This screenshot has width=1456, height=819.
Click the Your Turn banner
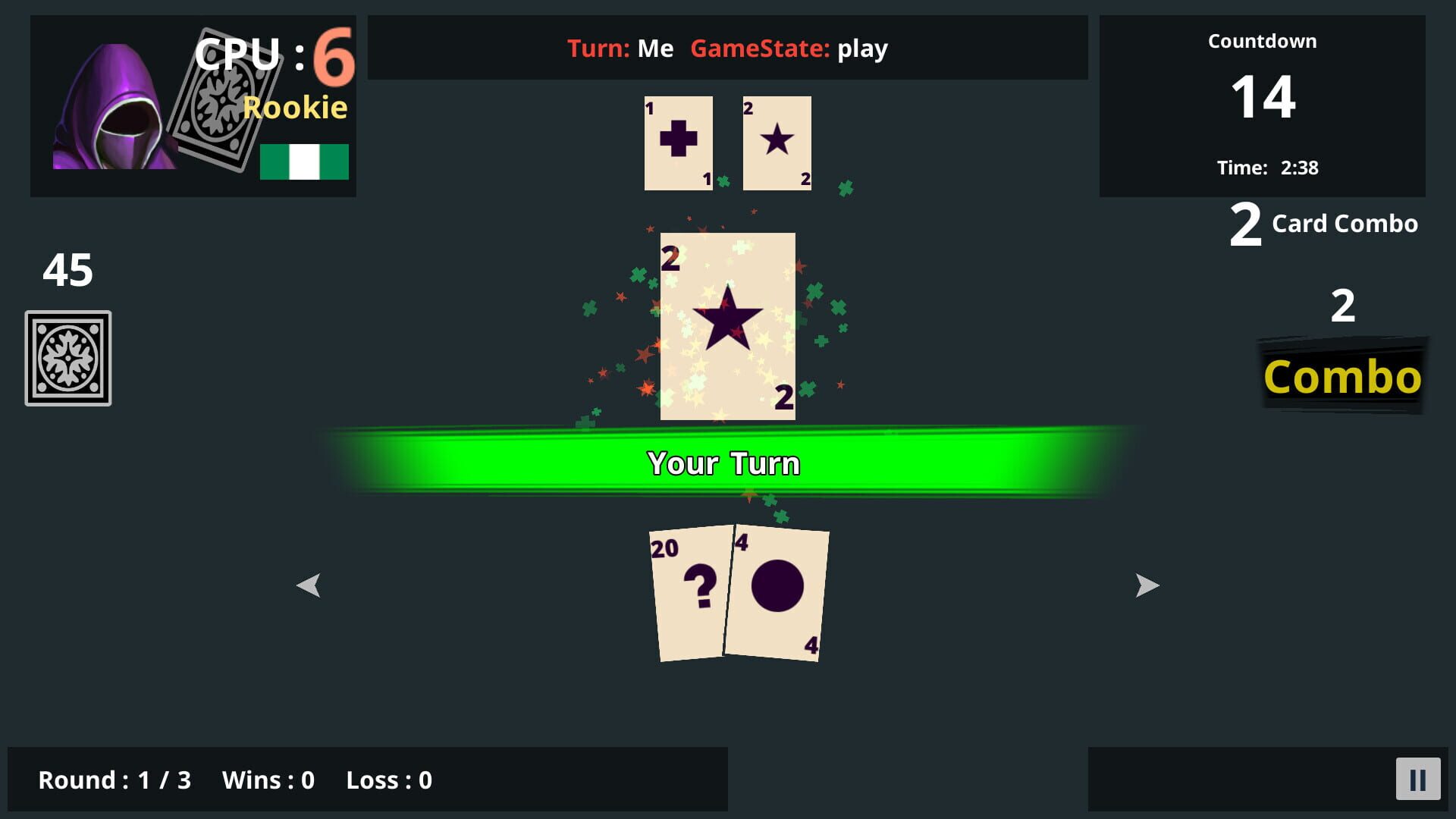pos(724,462)
